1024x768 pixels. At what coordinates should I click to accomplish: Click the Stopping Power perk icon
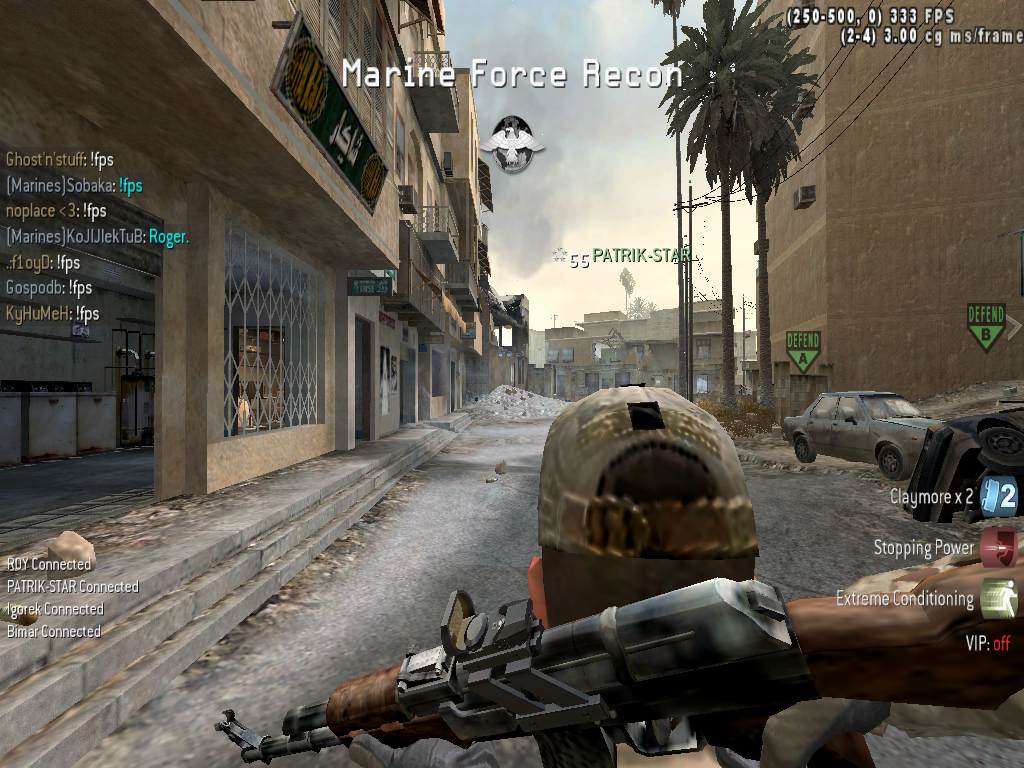[x=998, y=548]
